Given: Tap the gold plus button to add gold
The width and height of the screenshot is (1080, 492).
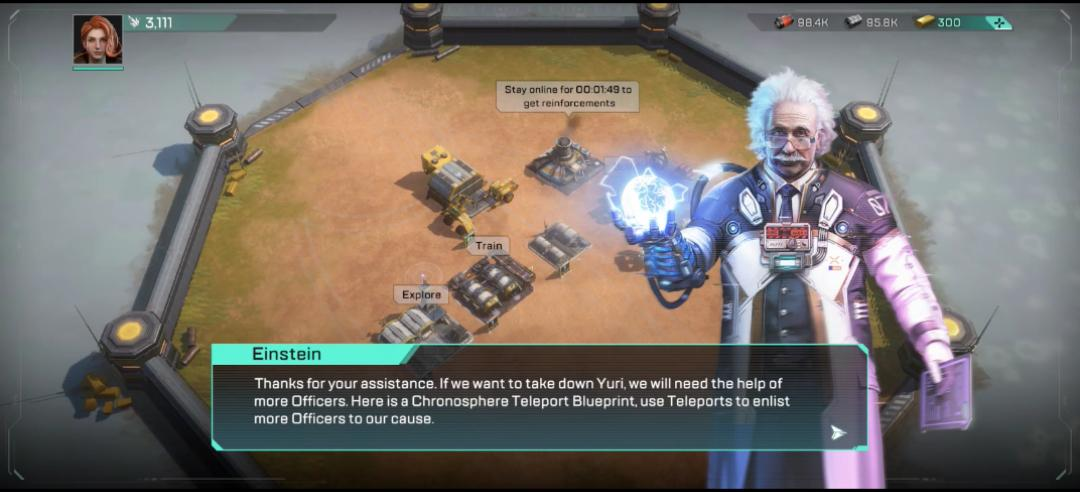Looking at the screenshot, I should [997, 23].
